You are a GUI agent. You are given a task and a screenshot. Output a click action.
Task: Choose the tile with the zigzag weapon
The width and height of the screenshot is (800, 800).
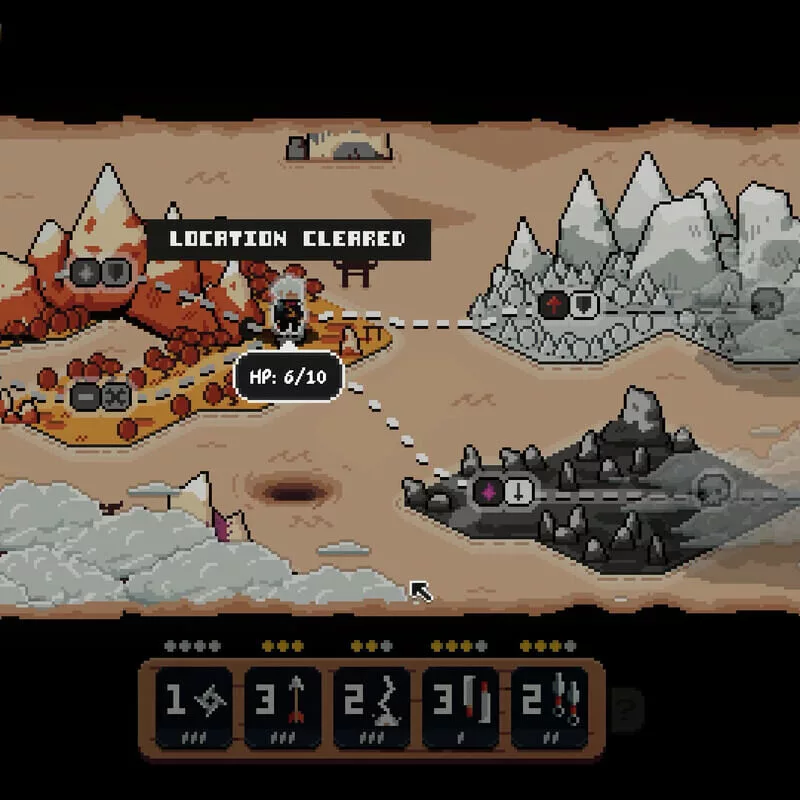[x=372, y=706]
